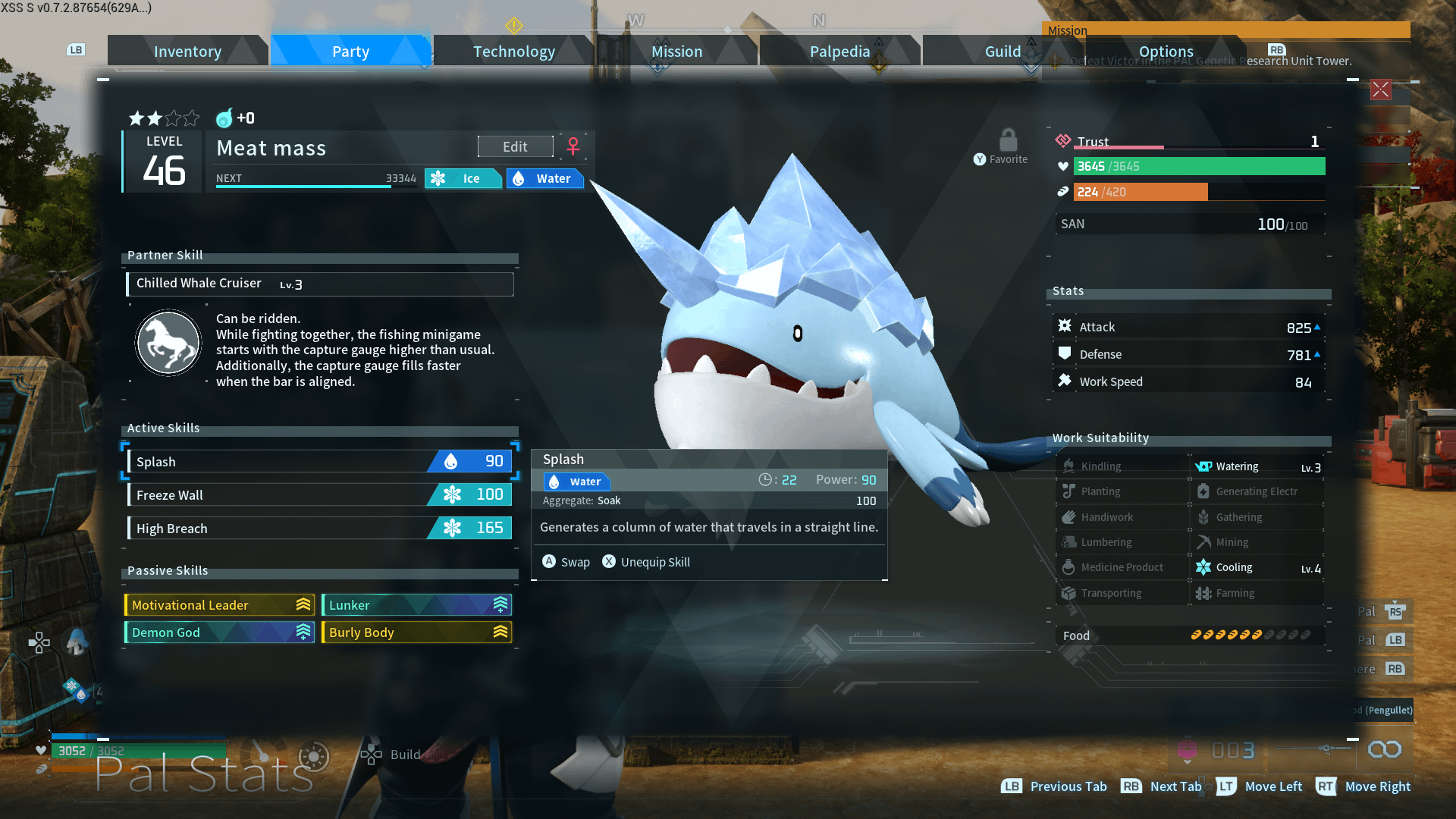View the Motivational Leader passive skill
Image resolution: width=1456 pixels, height=819 pixels.
[x=219, y=605]
